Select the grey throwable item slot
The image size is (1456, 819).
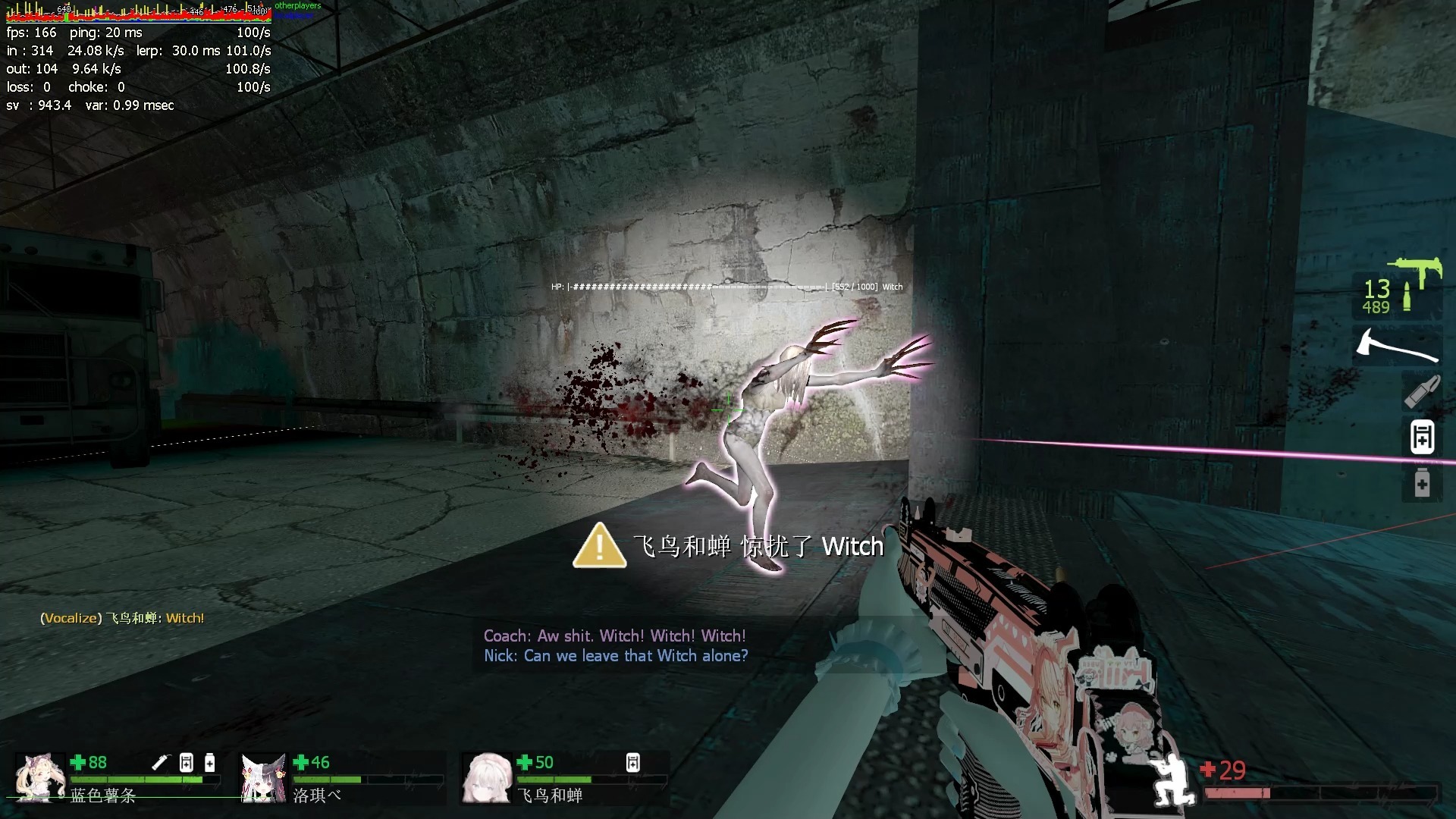pyautogui.click(x=1422, y=392)
